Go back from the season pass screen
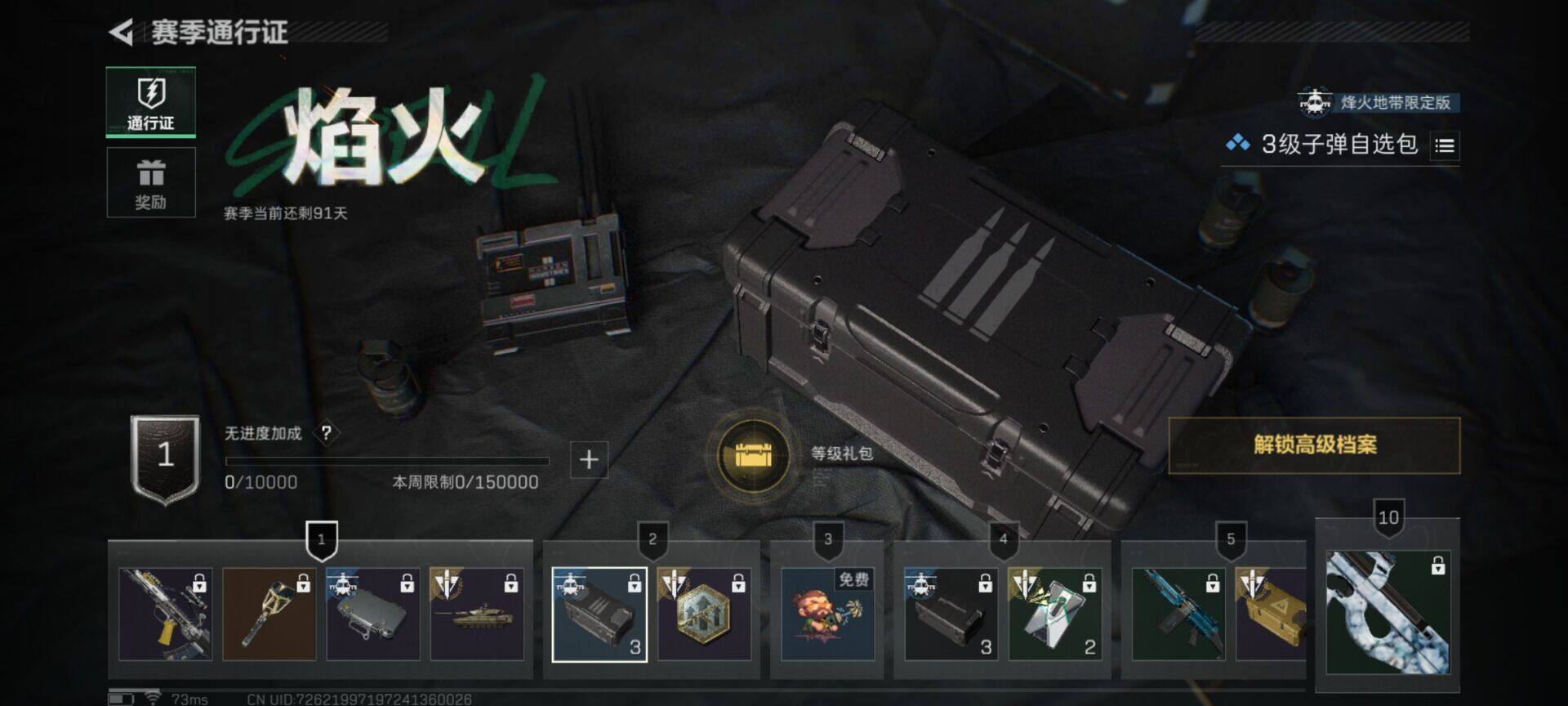Viewport: 1568px width, 706px height. tap(121, 33)
